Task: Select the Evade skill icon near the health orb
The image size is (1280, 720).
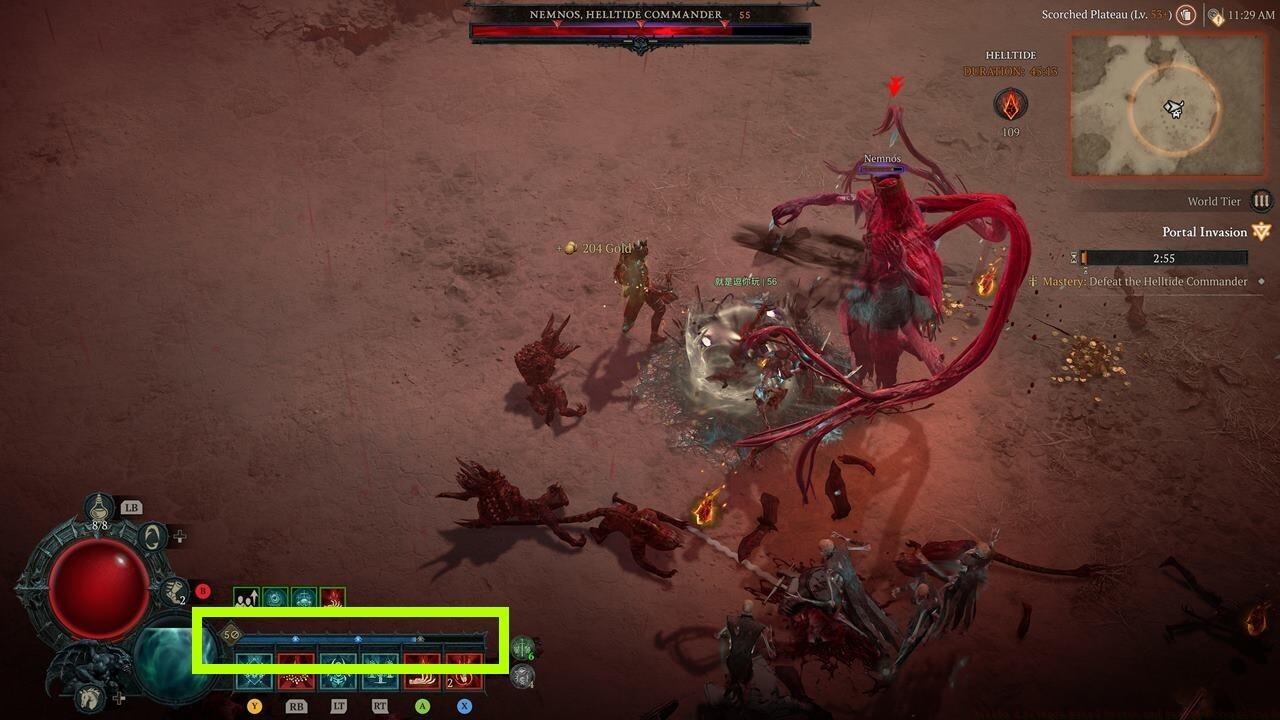Action: (153, 535)
